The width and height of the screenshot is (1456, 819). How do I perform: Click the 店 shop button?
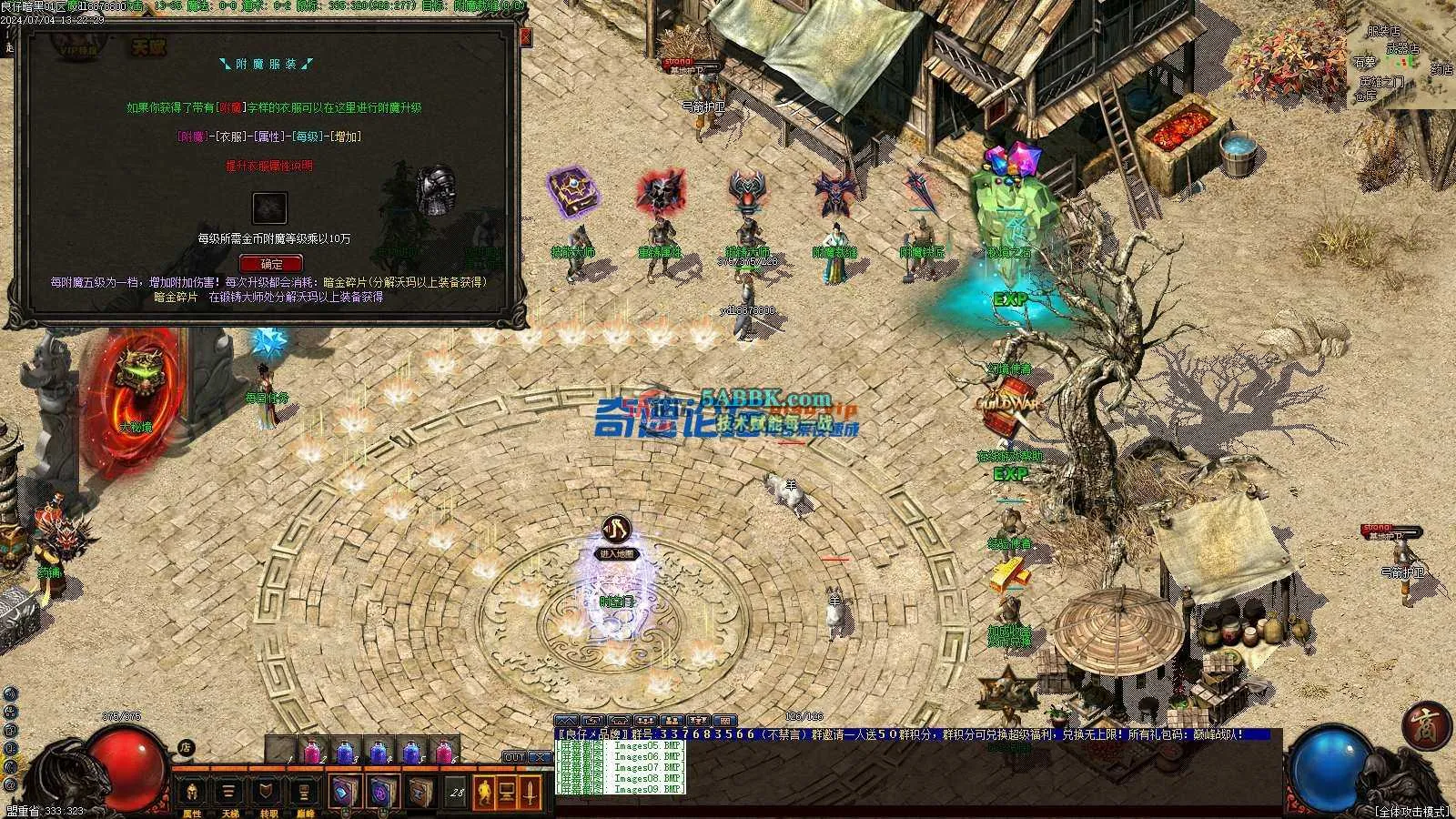coord(187,748)
